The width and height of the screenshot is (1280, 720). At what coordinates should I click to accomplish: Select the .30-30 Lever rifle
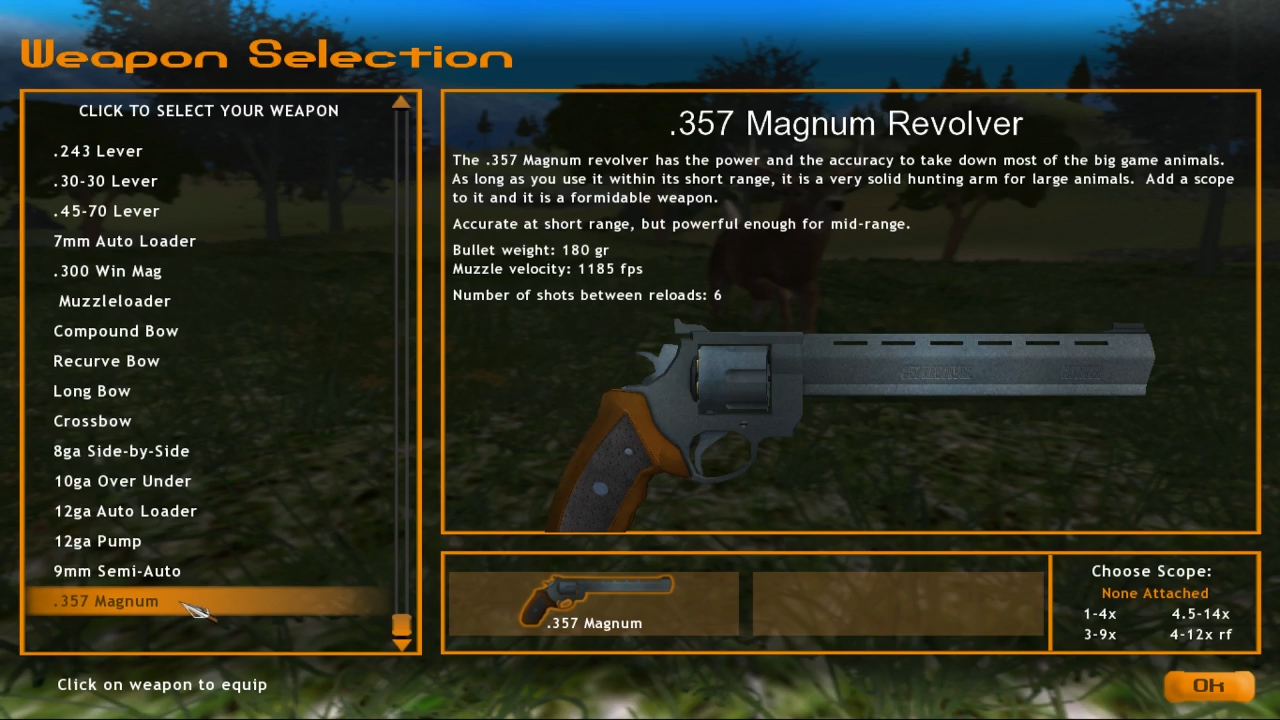105,180
